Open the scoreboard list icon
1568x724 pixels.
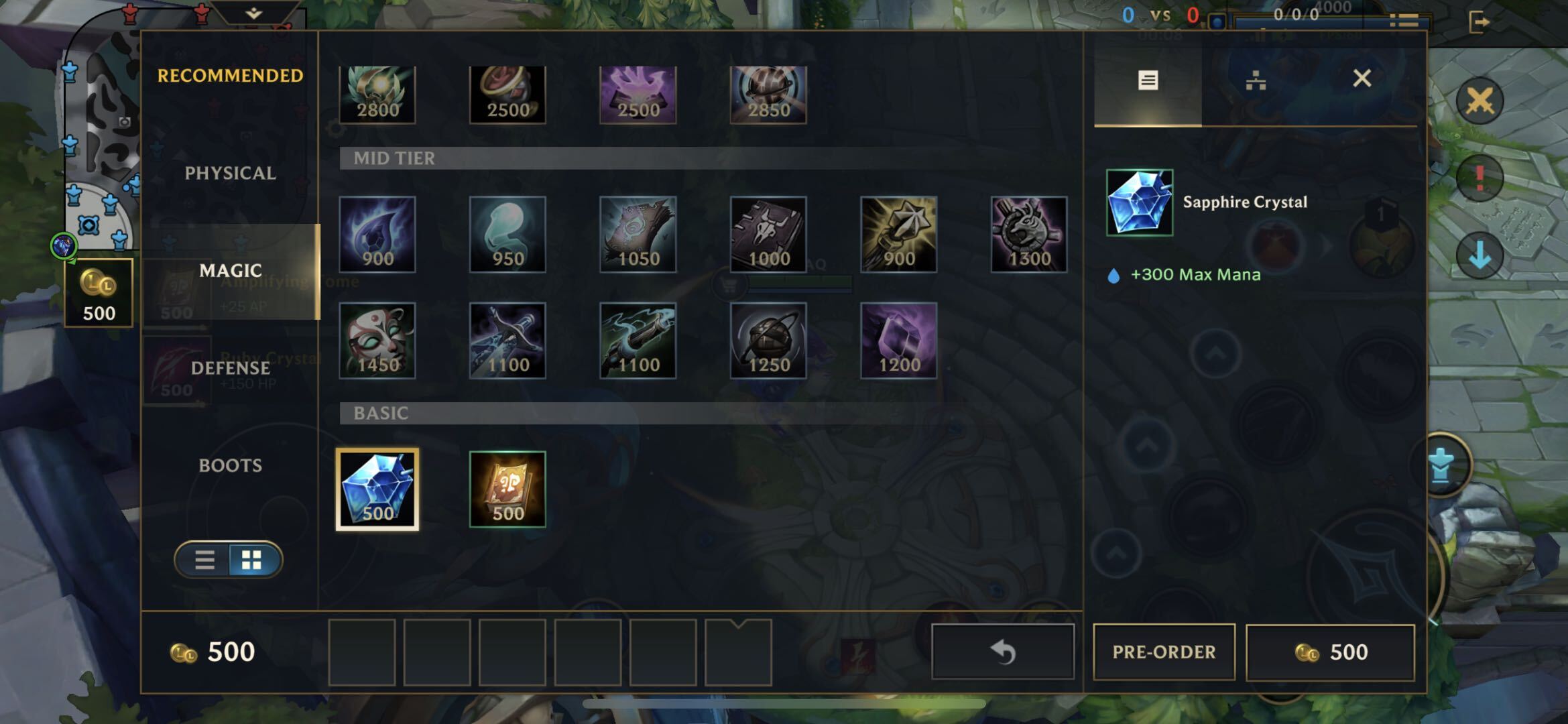click(x=1403, y=21)
